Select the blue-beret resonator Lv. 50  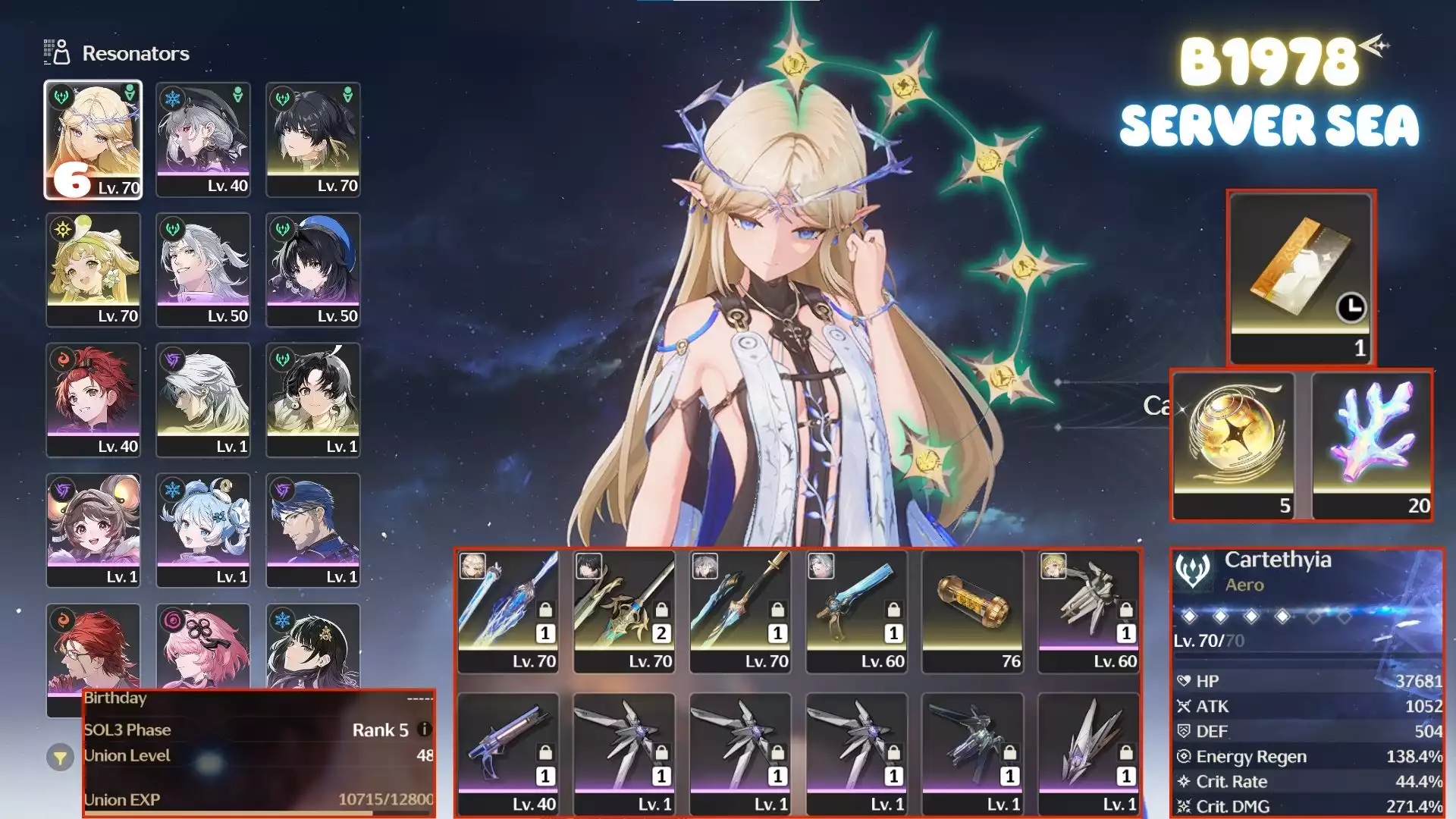(x=313, y=270)
